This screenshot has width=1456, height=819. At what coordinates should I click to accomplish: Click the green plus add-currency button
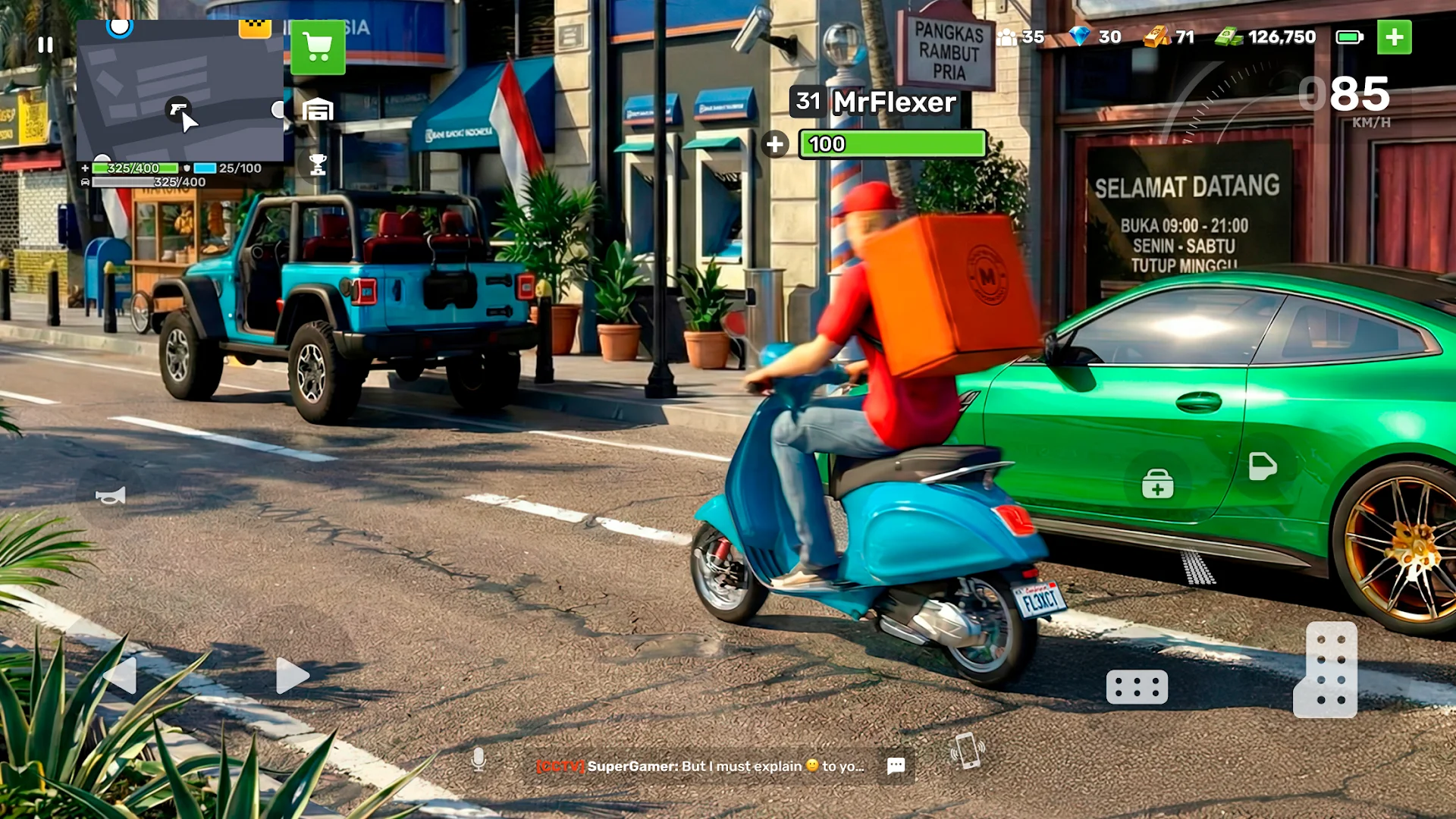(x=1394, y=37)
